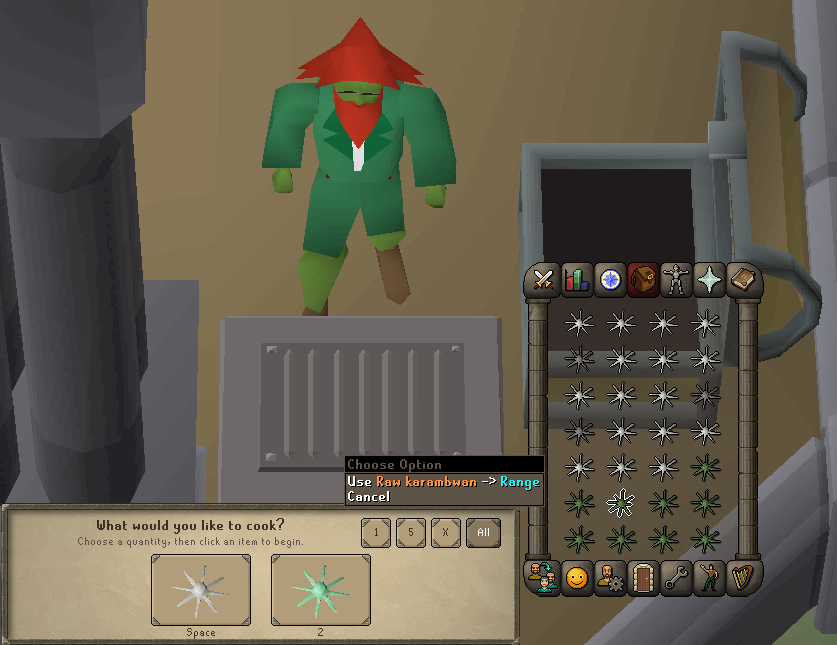Set cooking quantity to 5
837x645 pixels.
coord(410,533)
